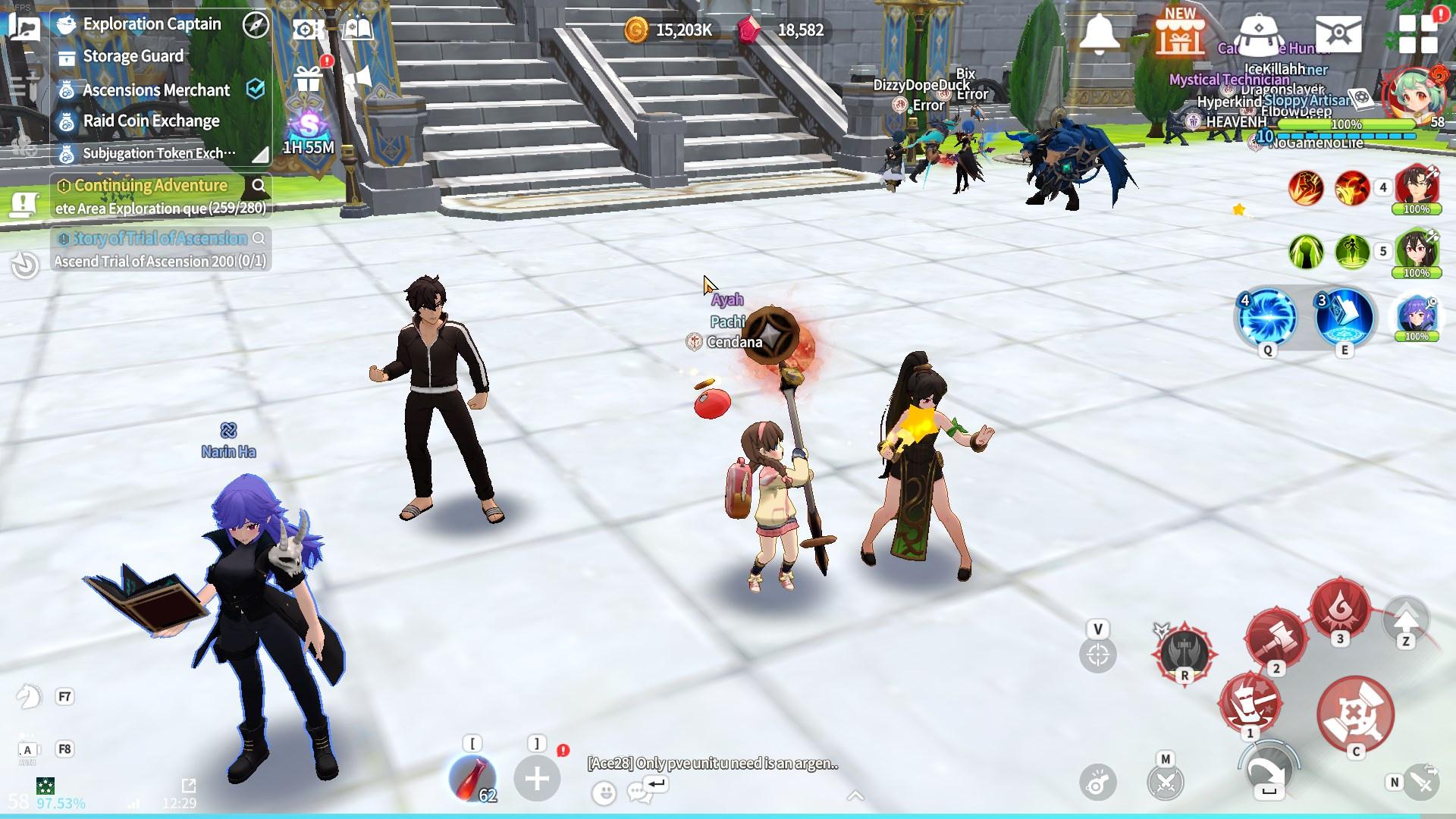This screenshot has width=1456, height=819.
Task: Select the Ascensions Merchant entry
Action: point(155,90)
